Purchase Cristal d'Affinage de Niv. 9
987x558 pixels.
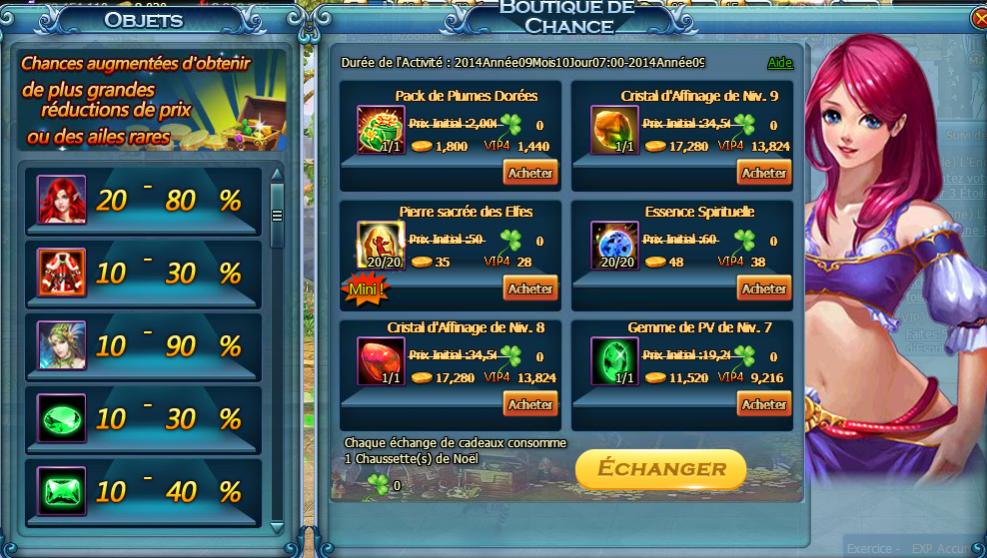[x=764, y=173]
